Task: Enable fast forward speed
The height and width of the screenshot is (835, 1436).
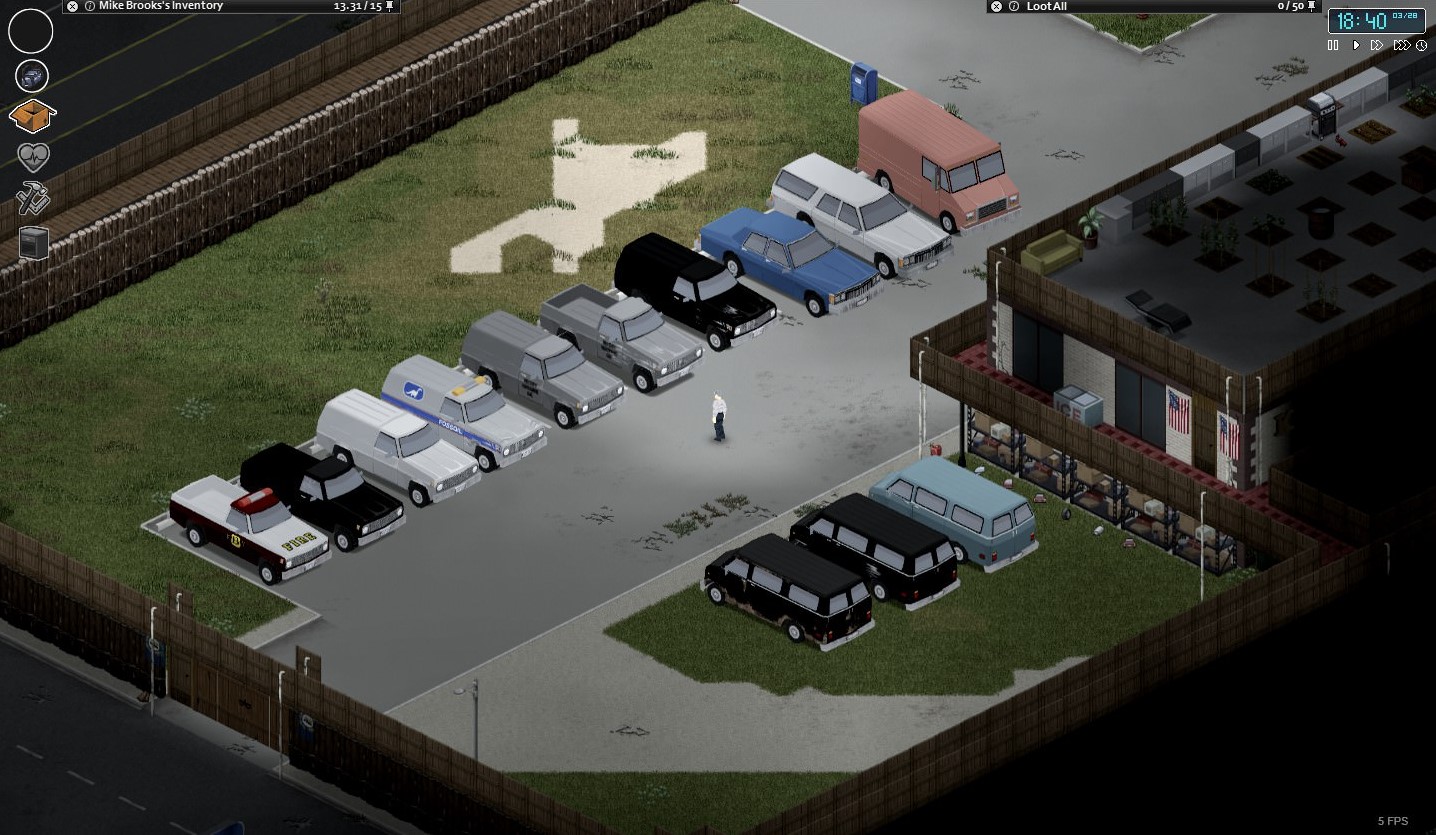Action: 1376,45
